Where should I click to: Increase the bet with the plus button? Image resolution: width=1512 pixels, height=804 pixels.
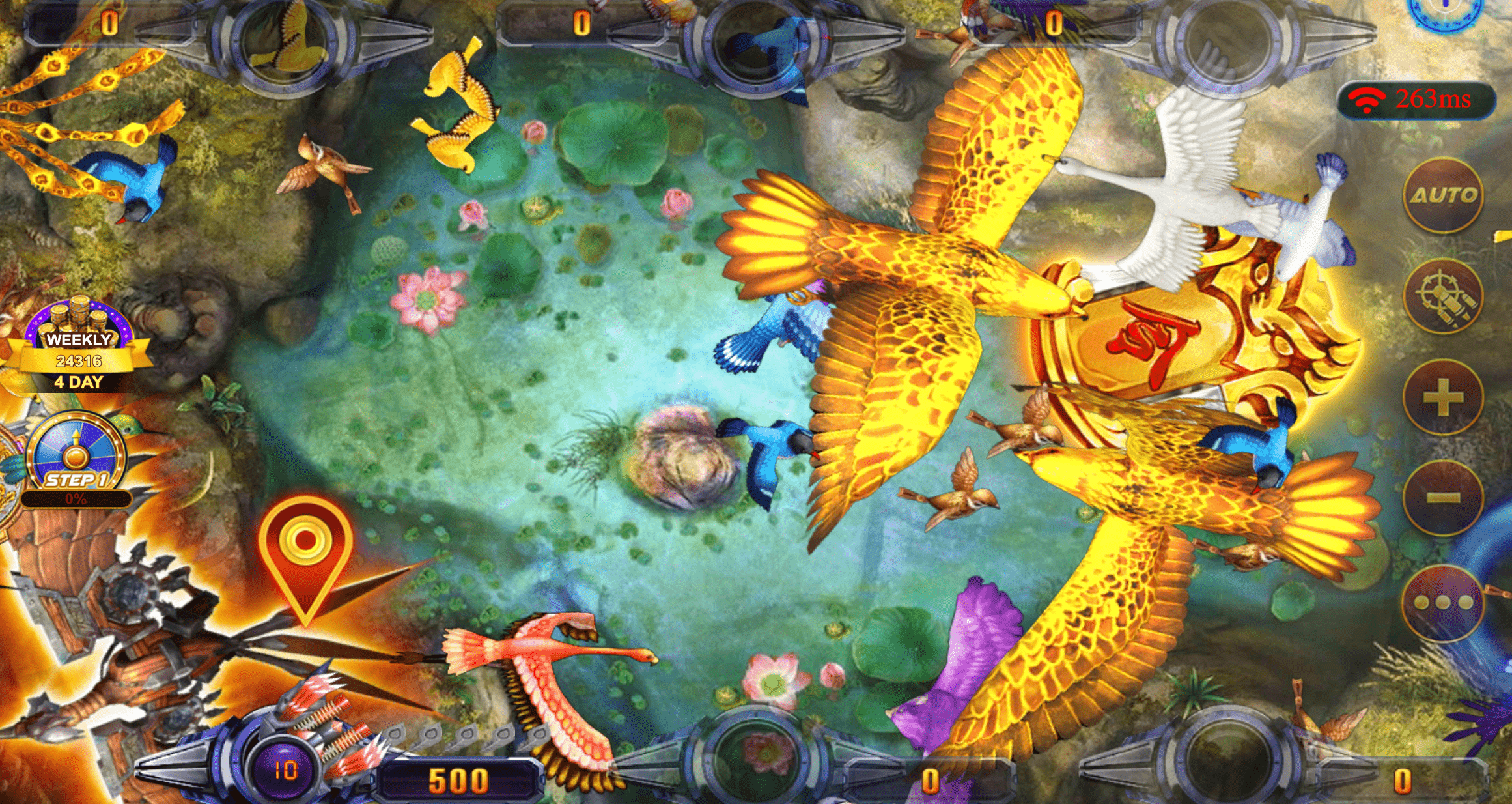pyautogui.click(x=1442, y=397)
